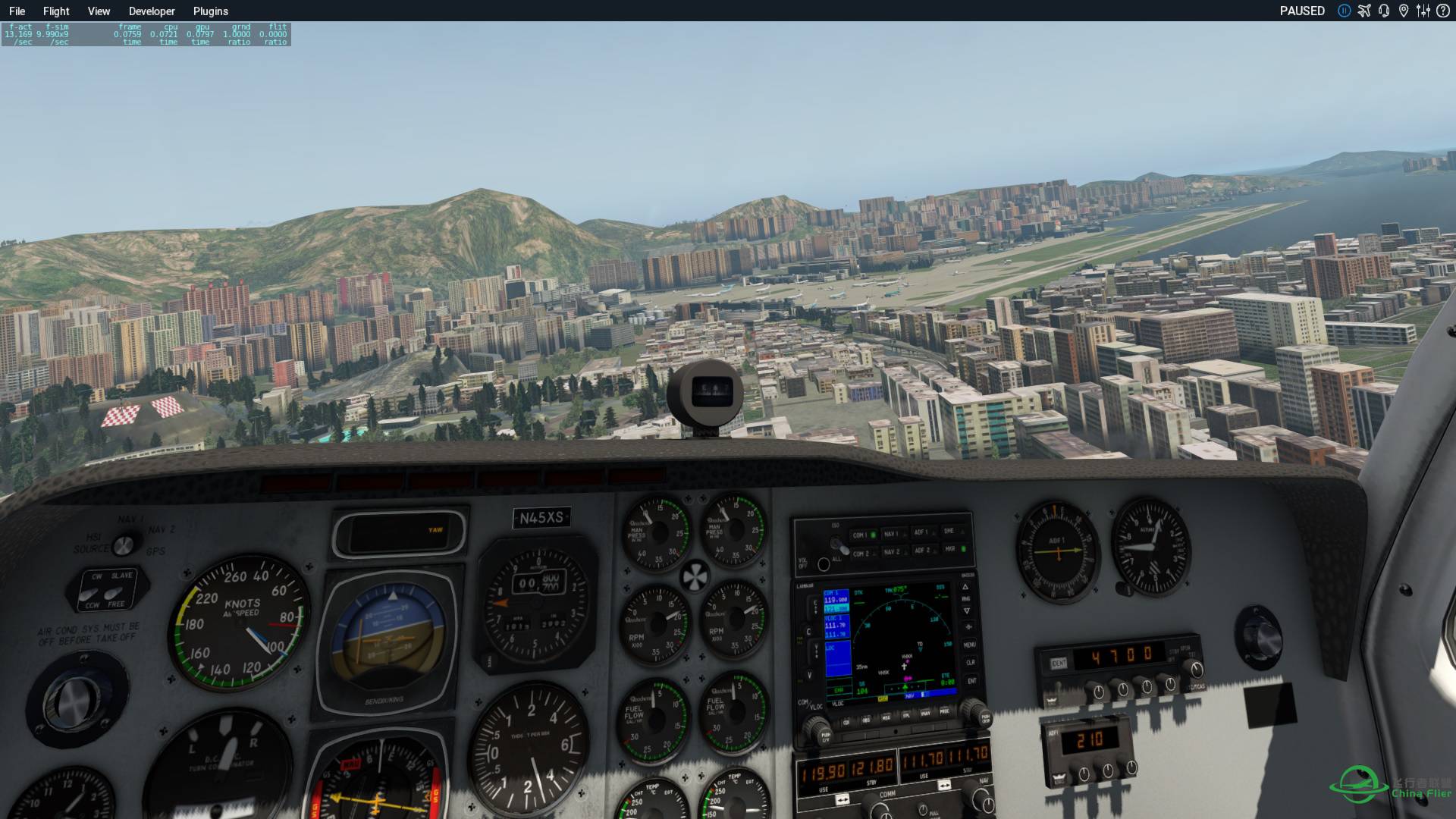This screenshot has width=1456, height=819.
Task: Open the Plugins menu
Action: tap(210, 11)
